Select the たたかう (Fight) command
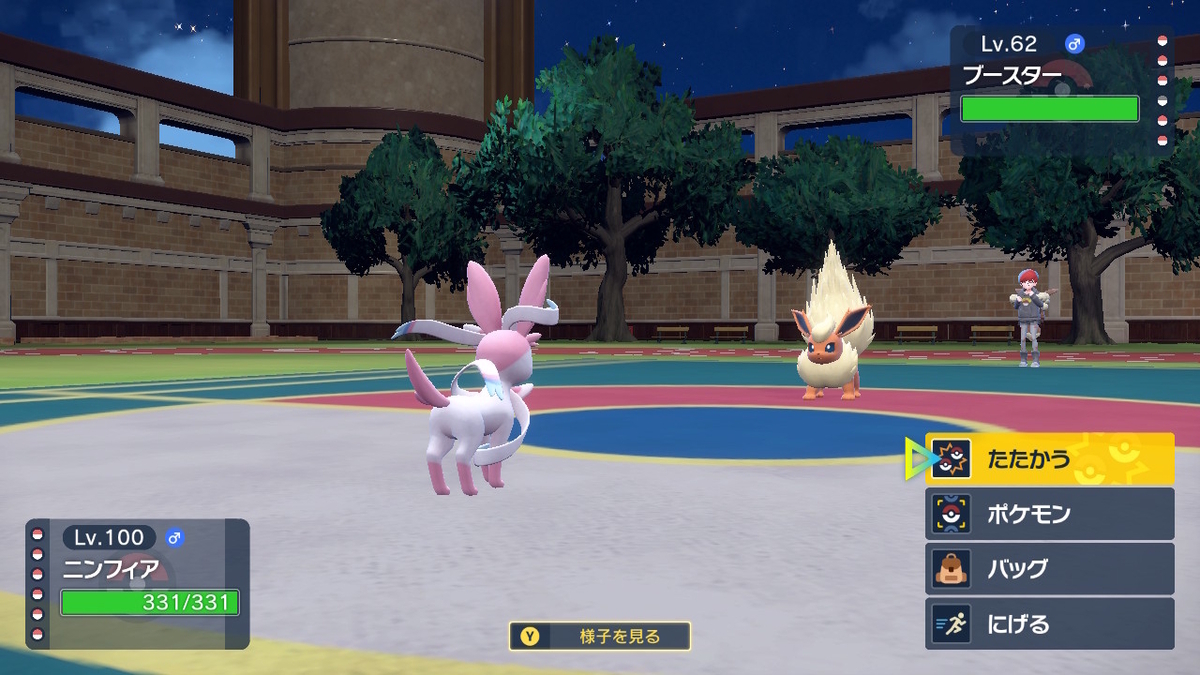The height and width of the screenshot is (675, 1200). [1049, 459]
